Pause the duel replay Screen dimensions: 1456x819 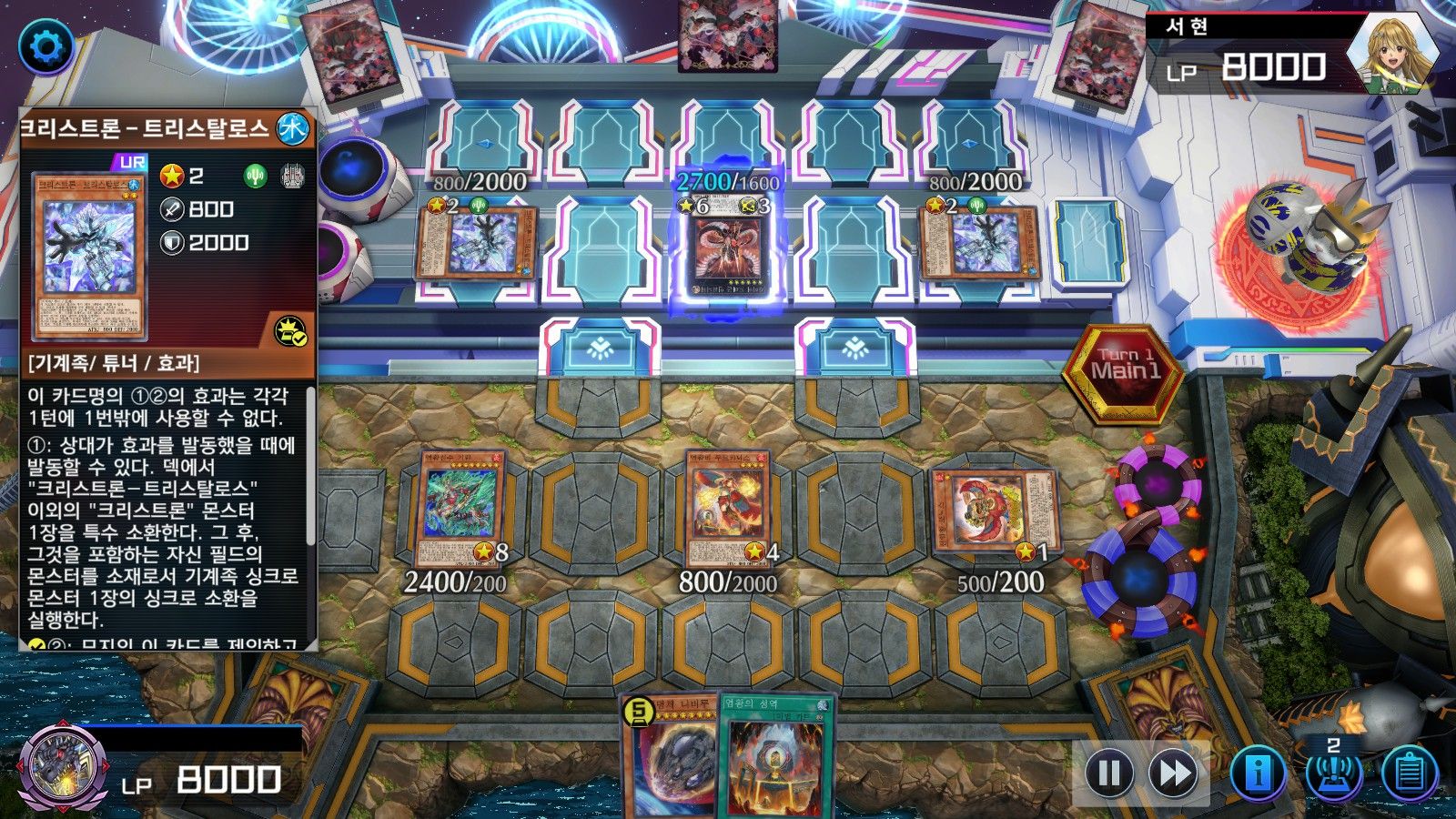coord(1109,773)
